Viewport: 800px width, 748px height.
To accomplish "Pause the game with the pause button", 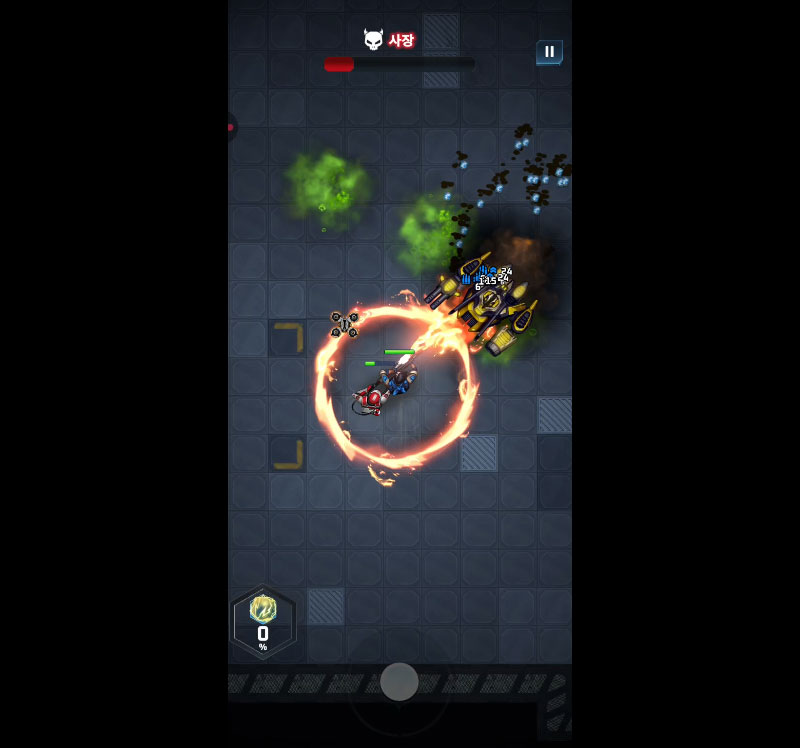I will coord(549,52).
